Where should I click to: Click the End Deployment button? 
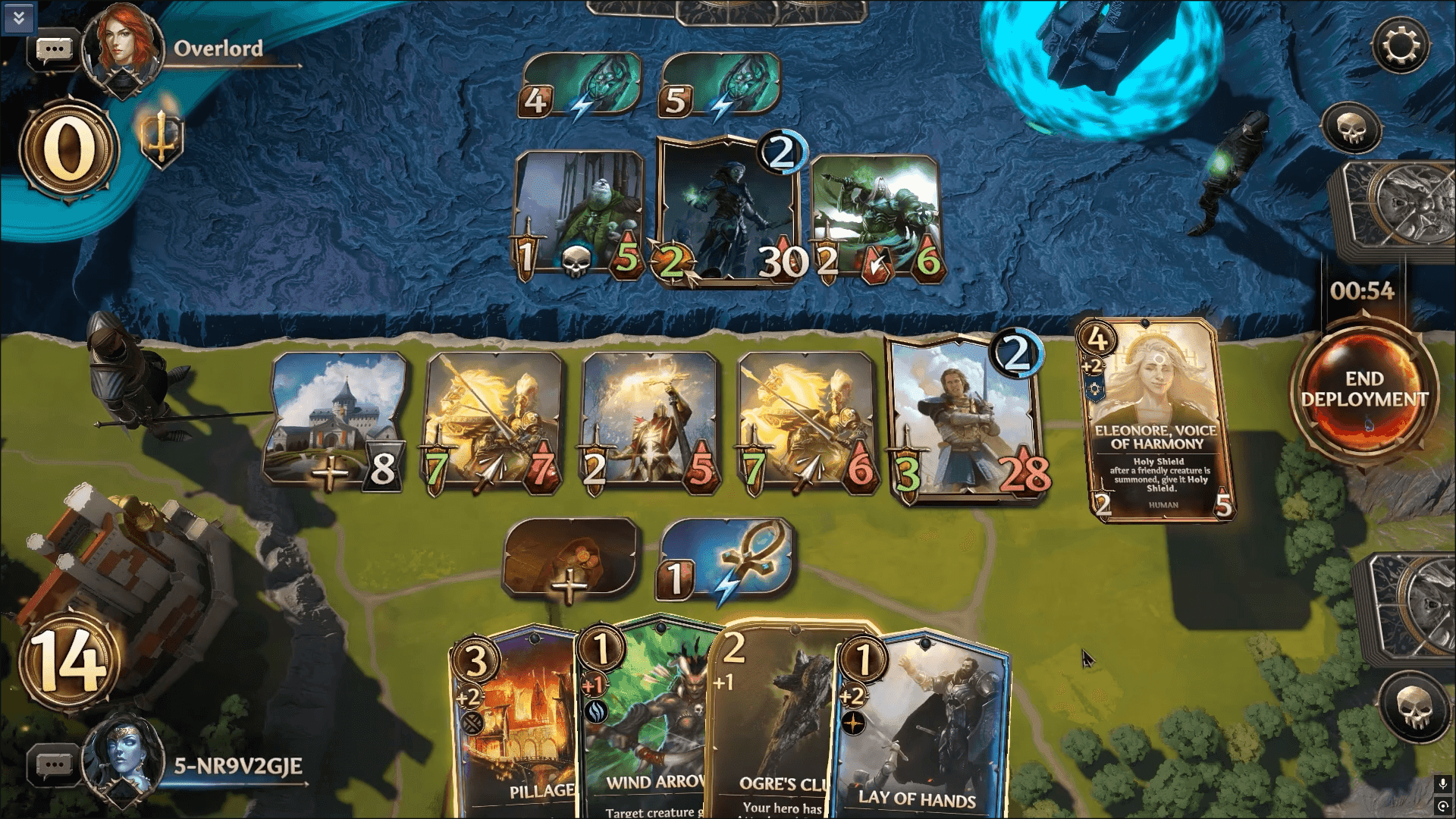click(1363, 390)
